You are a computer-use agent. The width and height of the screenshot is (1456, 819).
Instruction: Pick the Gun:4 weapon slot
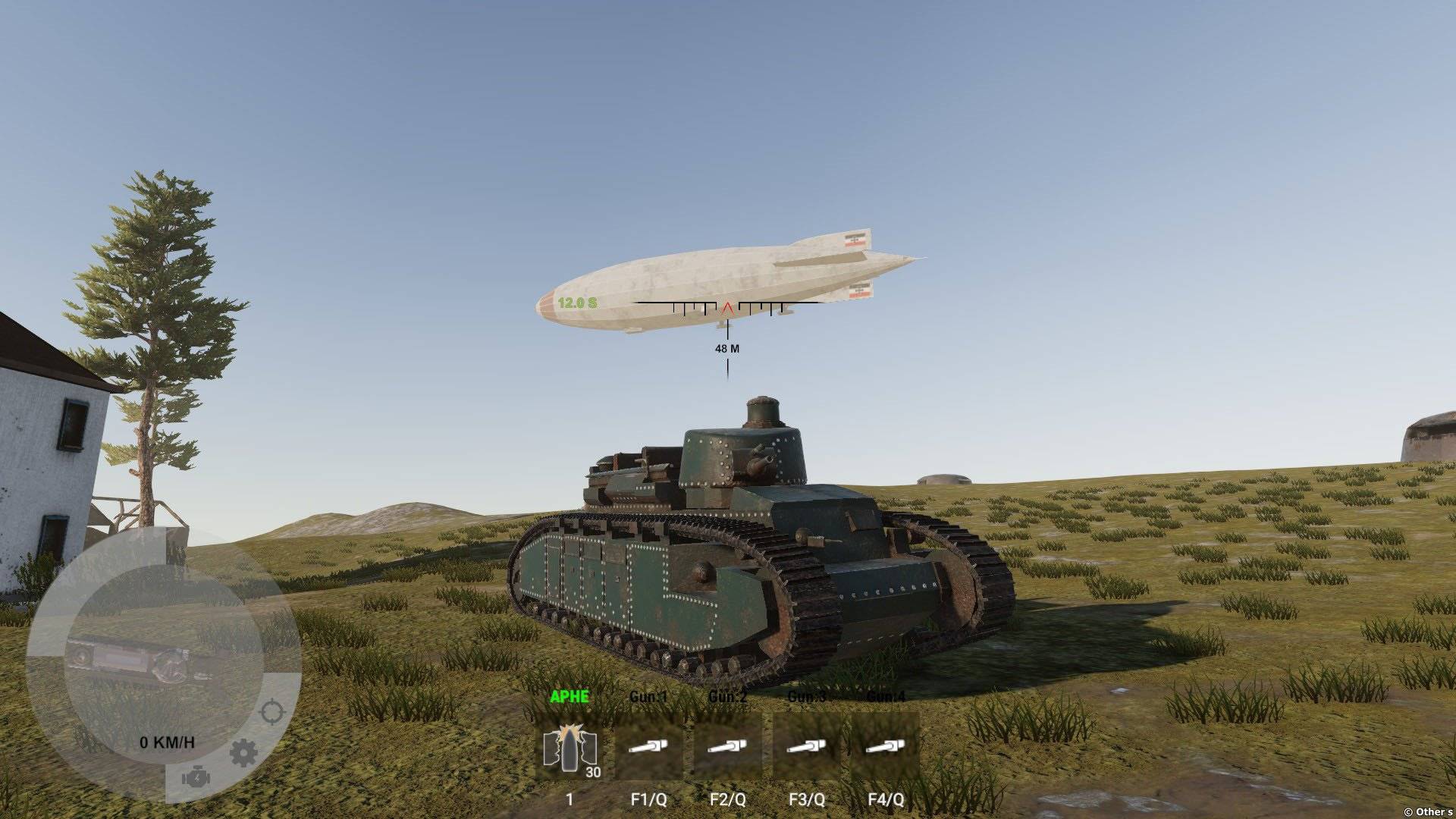(x=885, y=748)
